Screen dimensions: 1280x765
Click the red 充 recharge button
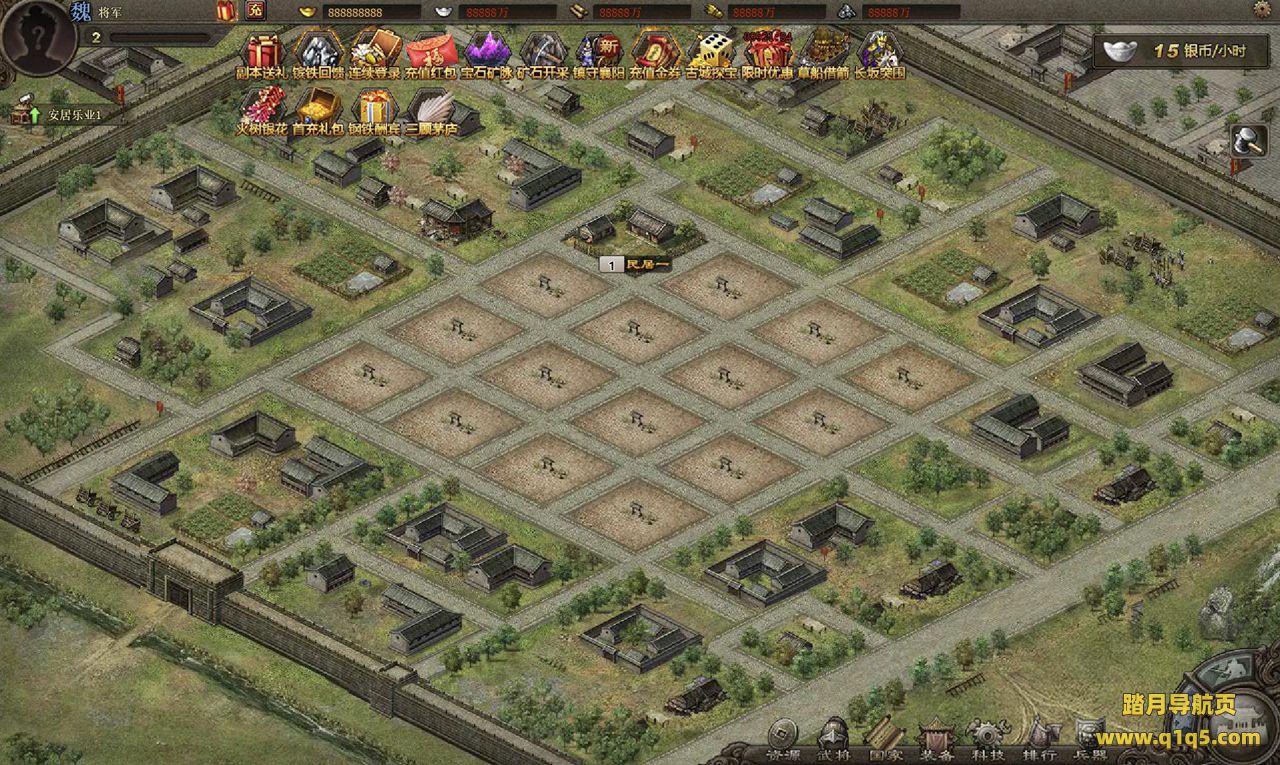pos(254,11)
